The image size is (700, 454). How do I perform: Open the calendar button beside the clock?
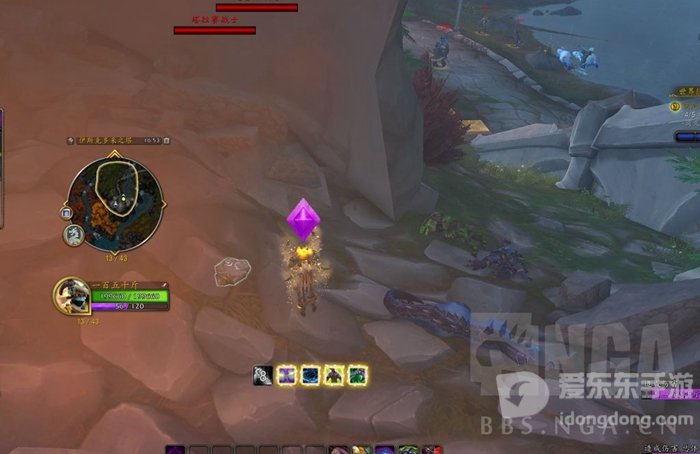(167, 141)
